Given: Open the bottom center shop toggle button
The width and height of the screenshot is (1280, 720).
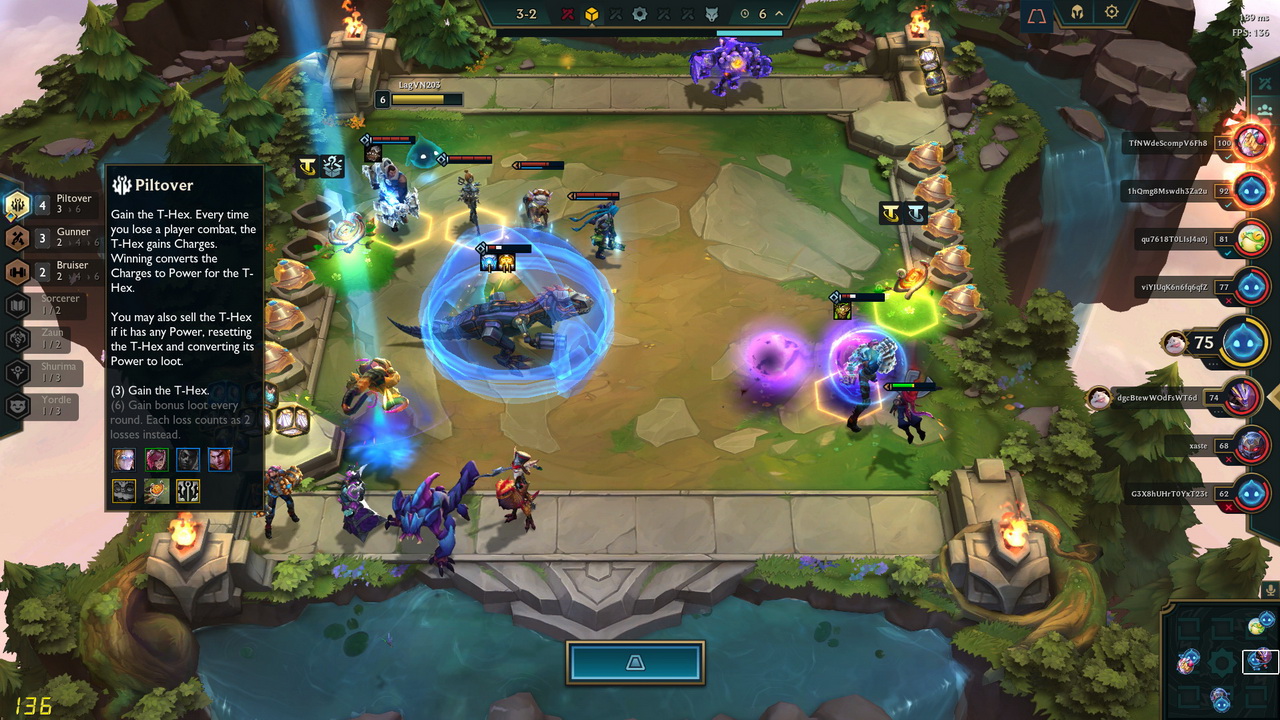Looking at the screenshot, I should coord(635,663).
